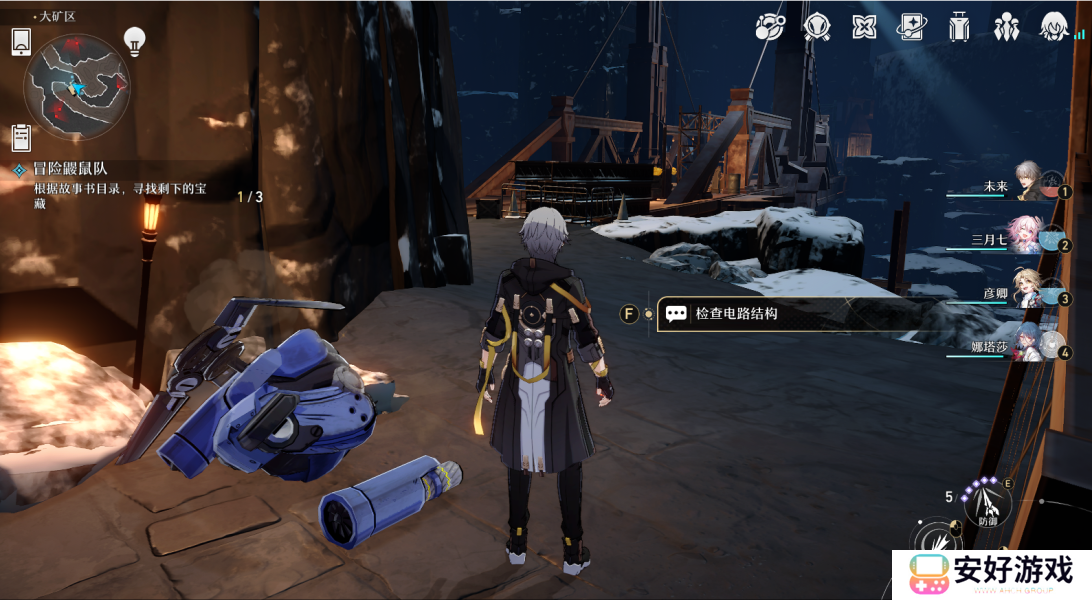Image resolution: width=1092 pixels, height=600 pixels.
Task: Switch to party member 未来
Action: tap(1028, 184)
